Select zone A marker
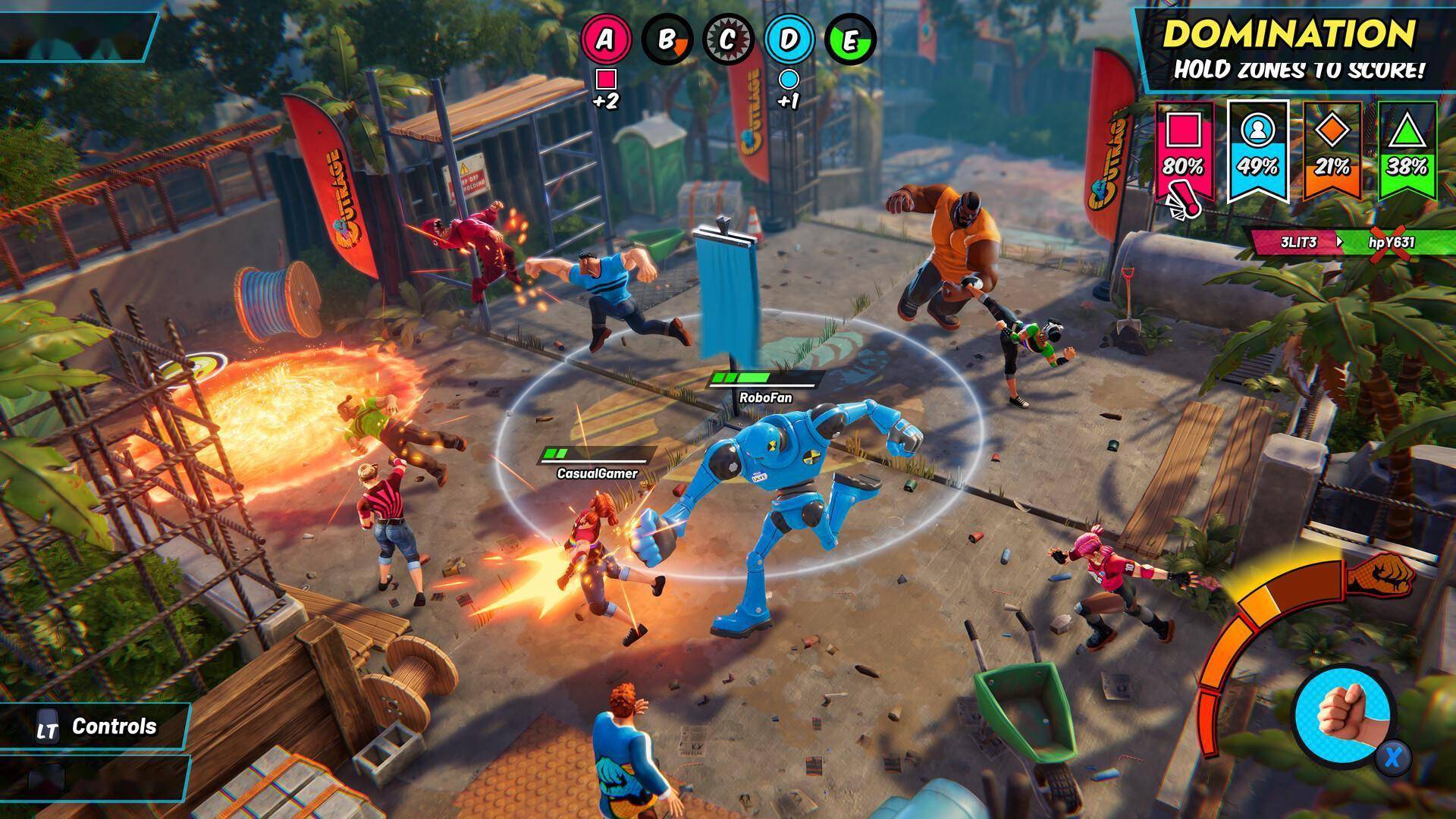The width and height of the screenshot is (1456, 819). 605,39
